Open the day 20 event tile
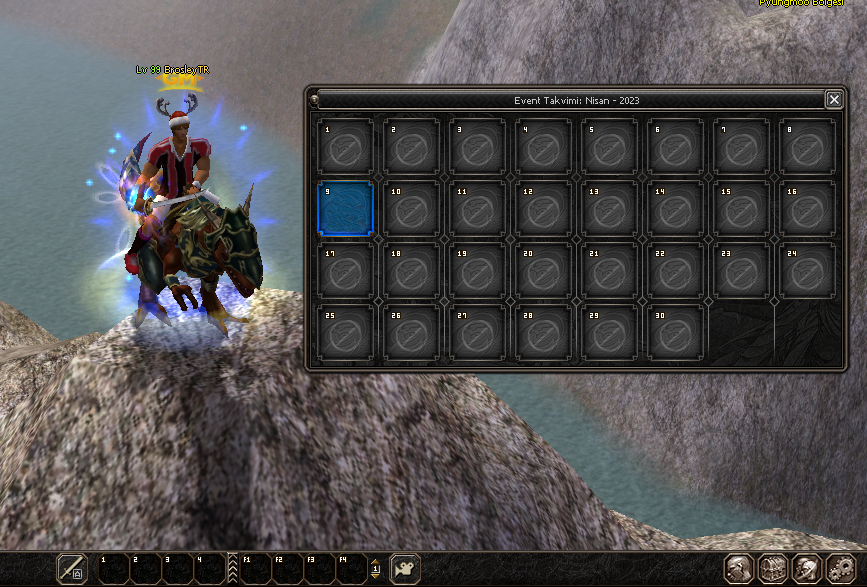 543,270
